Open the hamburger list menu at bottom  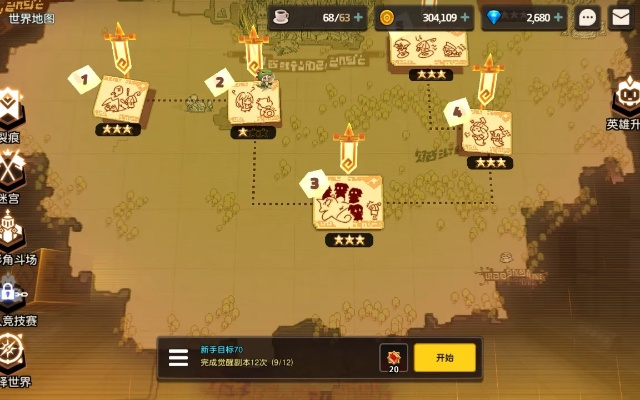point(178,358)
